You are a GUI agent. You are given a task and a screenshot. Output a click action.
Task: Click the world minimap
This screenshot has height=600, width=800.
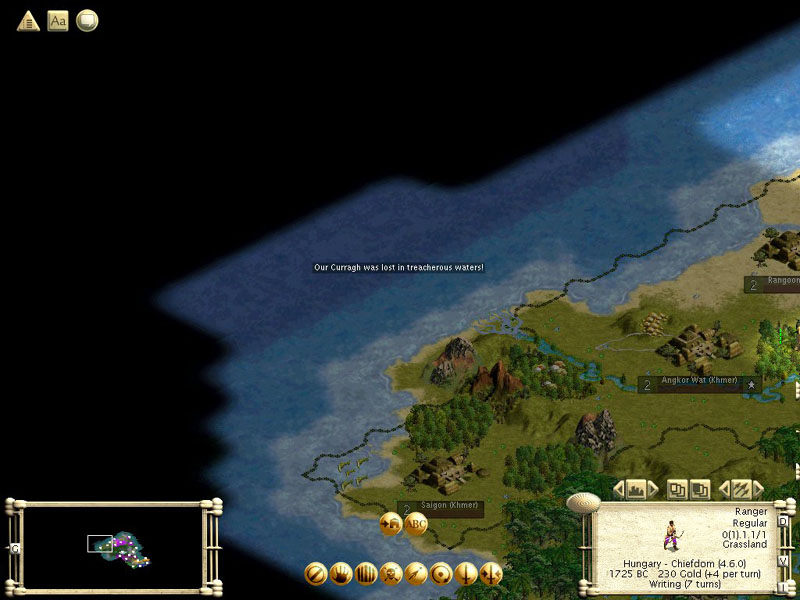point(113,545)
